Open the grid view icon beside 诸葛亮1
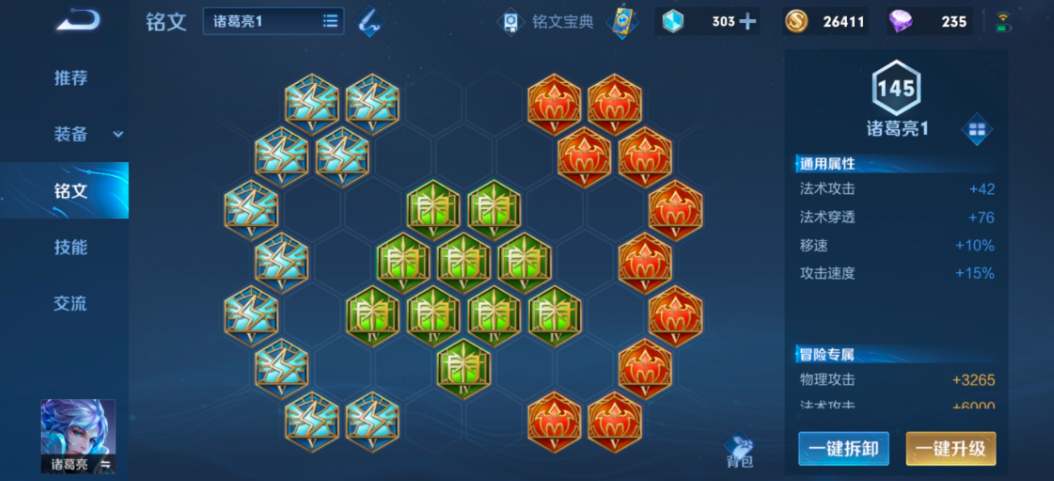Screen dimensions: 1054x481 [977, 130]
